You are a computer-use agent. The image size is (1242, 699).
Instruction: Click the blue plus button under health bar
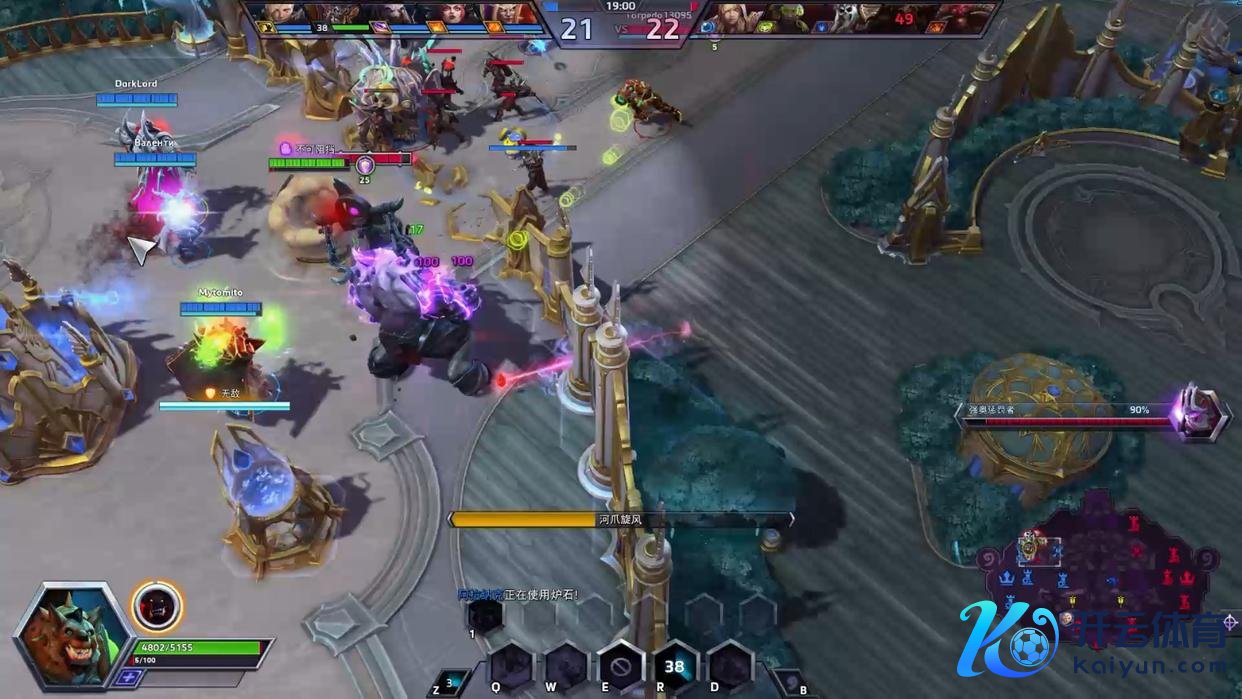coord(130,677)
